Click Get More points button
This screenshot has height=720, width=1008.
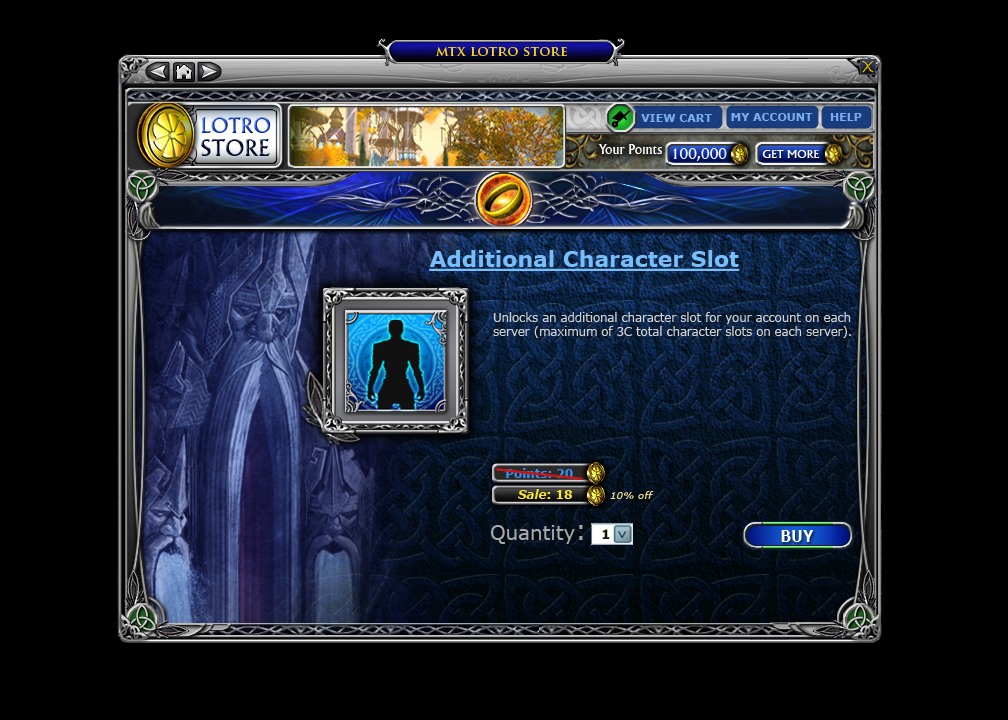[x=791, y=154]
